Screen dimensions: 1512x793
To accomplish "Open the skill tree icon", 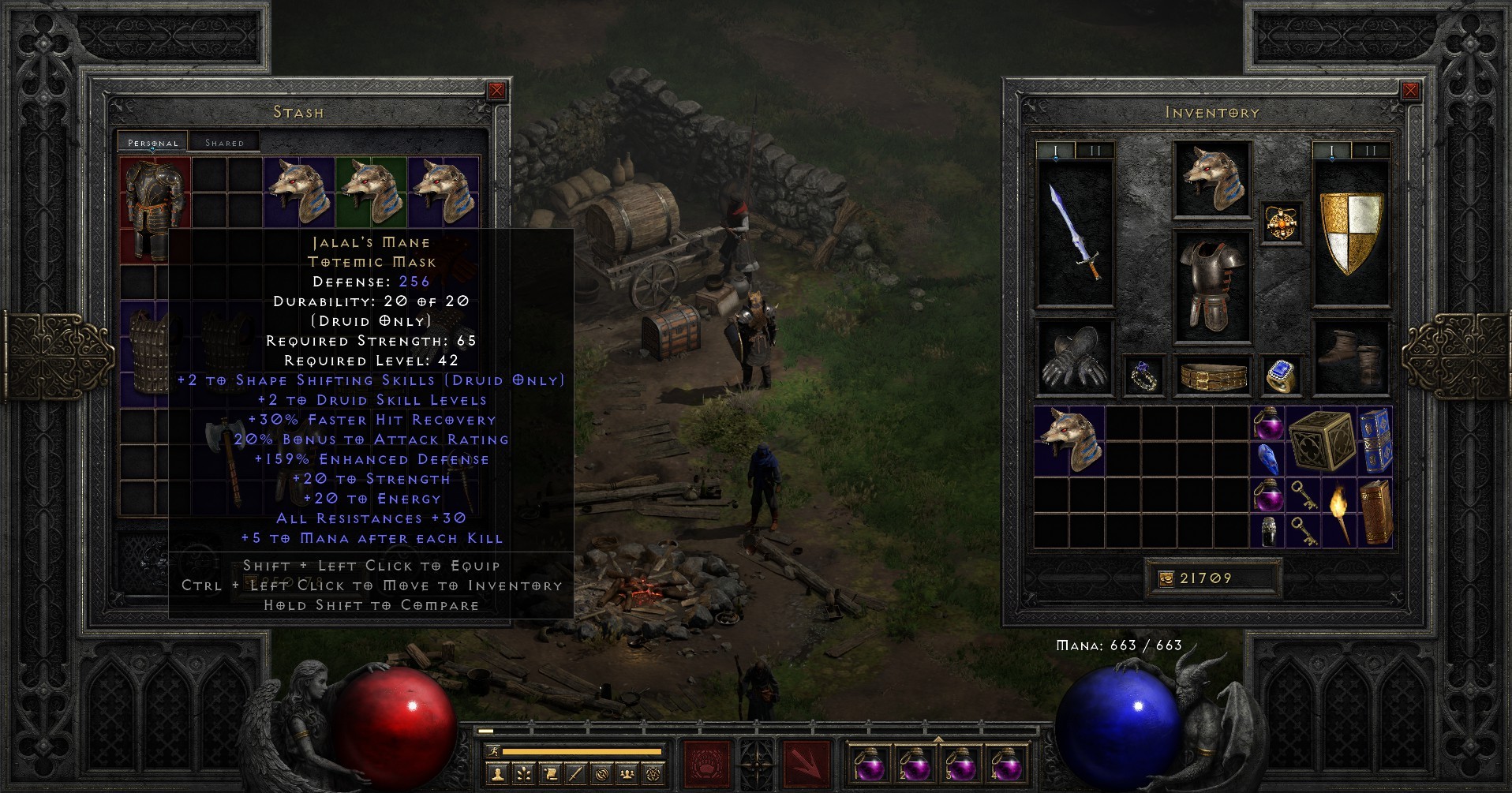I will [x=523, y=775].
